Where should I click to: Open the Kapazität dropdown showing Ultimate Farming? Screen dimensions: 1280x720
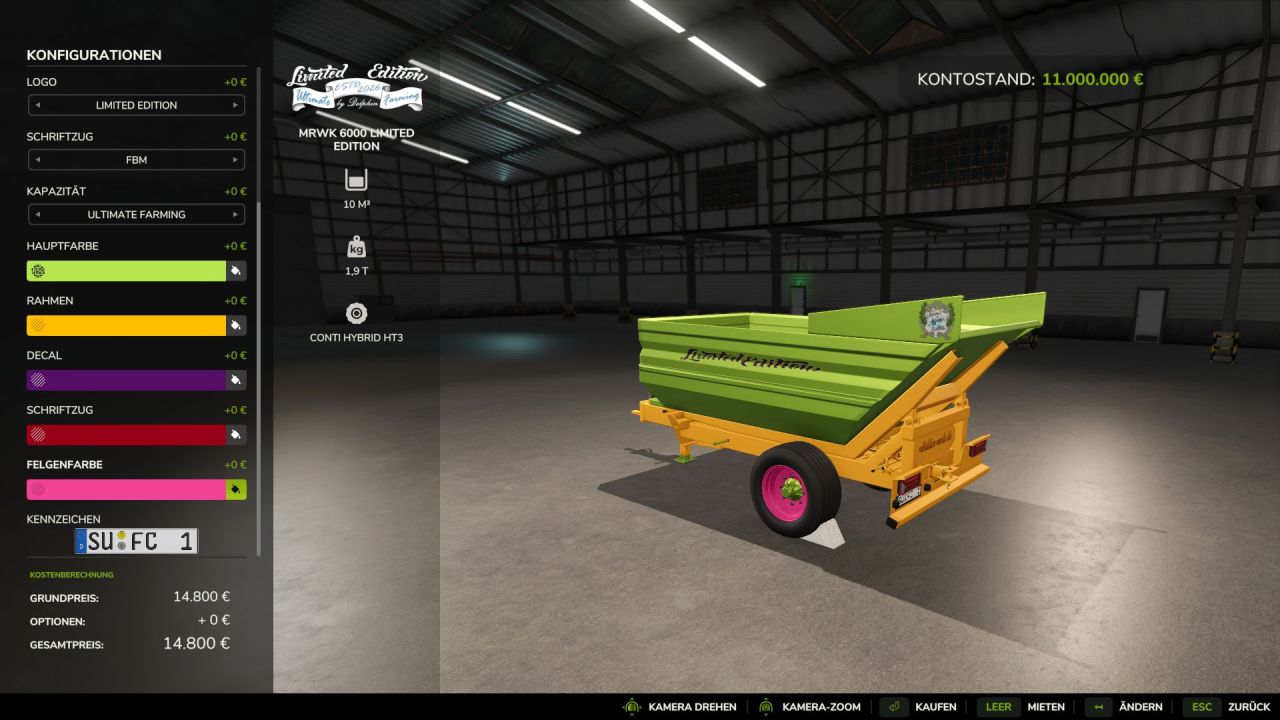(x=136, y=214)
